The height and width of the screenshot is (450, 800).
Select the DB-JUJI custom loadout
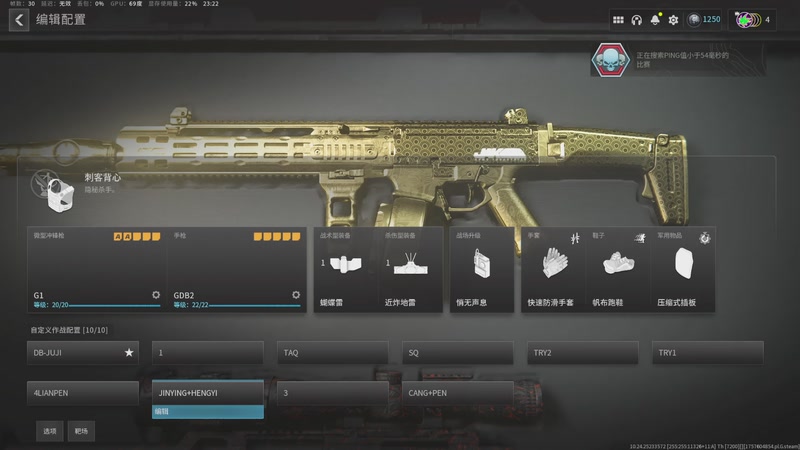[83, 353]
